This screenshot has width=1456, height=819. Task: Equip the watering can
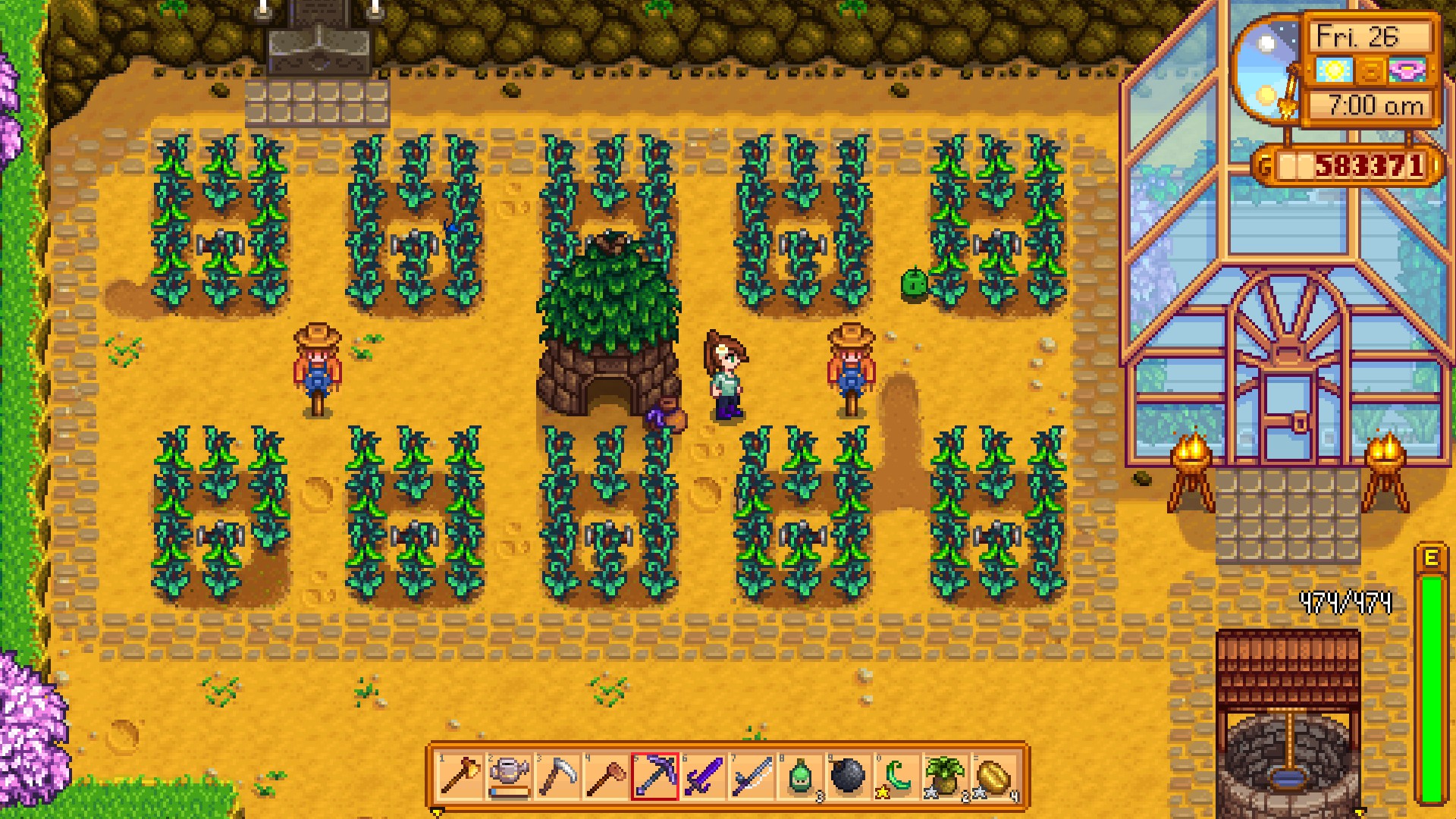tap(509, 776)
